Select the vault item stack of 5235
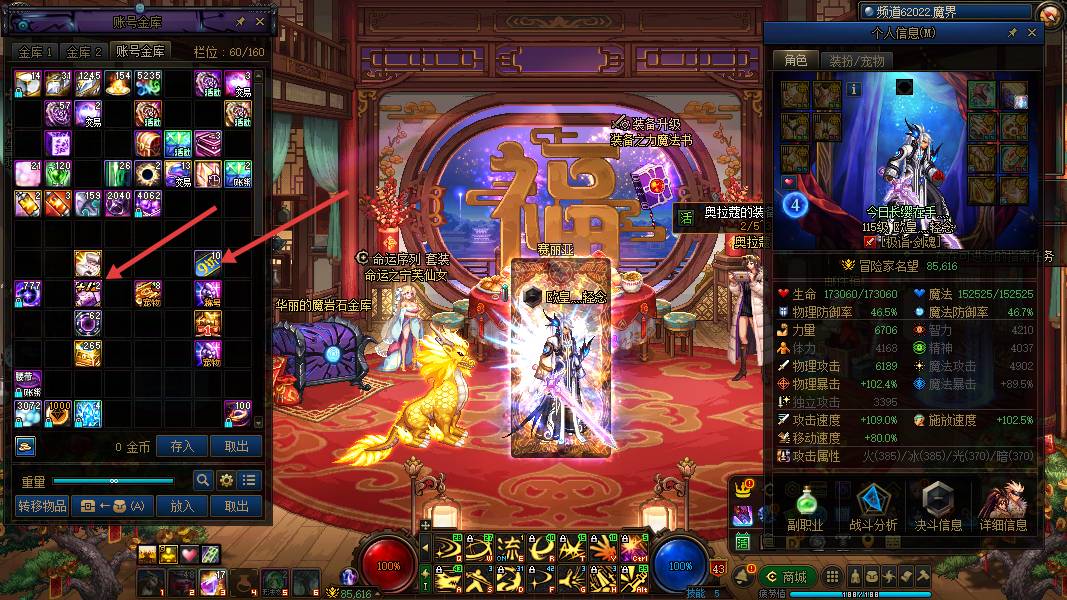Screen dimensions: 1067x600 pyautogui.click(x=148, y=82)
